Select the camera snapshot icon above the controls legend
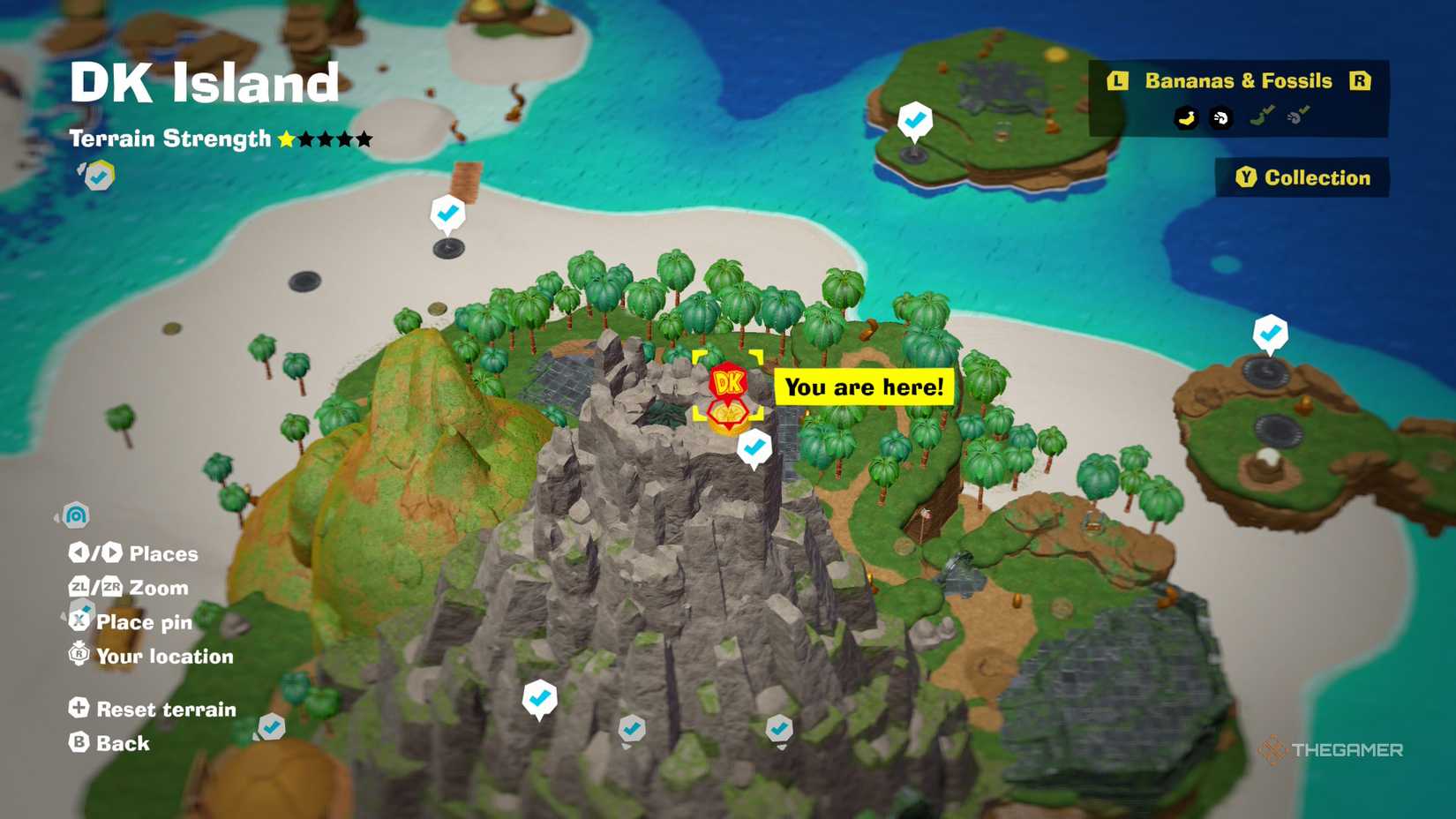The height and width of the screenshot is (819, 1456). point(76,515)
